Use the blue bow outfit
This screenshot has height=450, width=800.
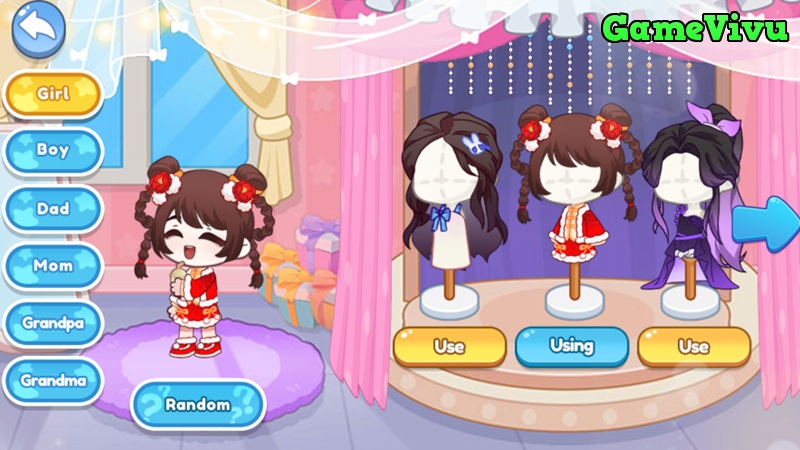(449, 347)
